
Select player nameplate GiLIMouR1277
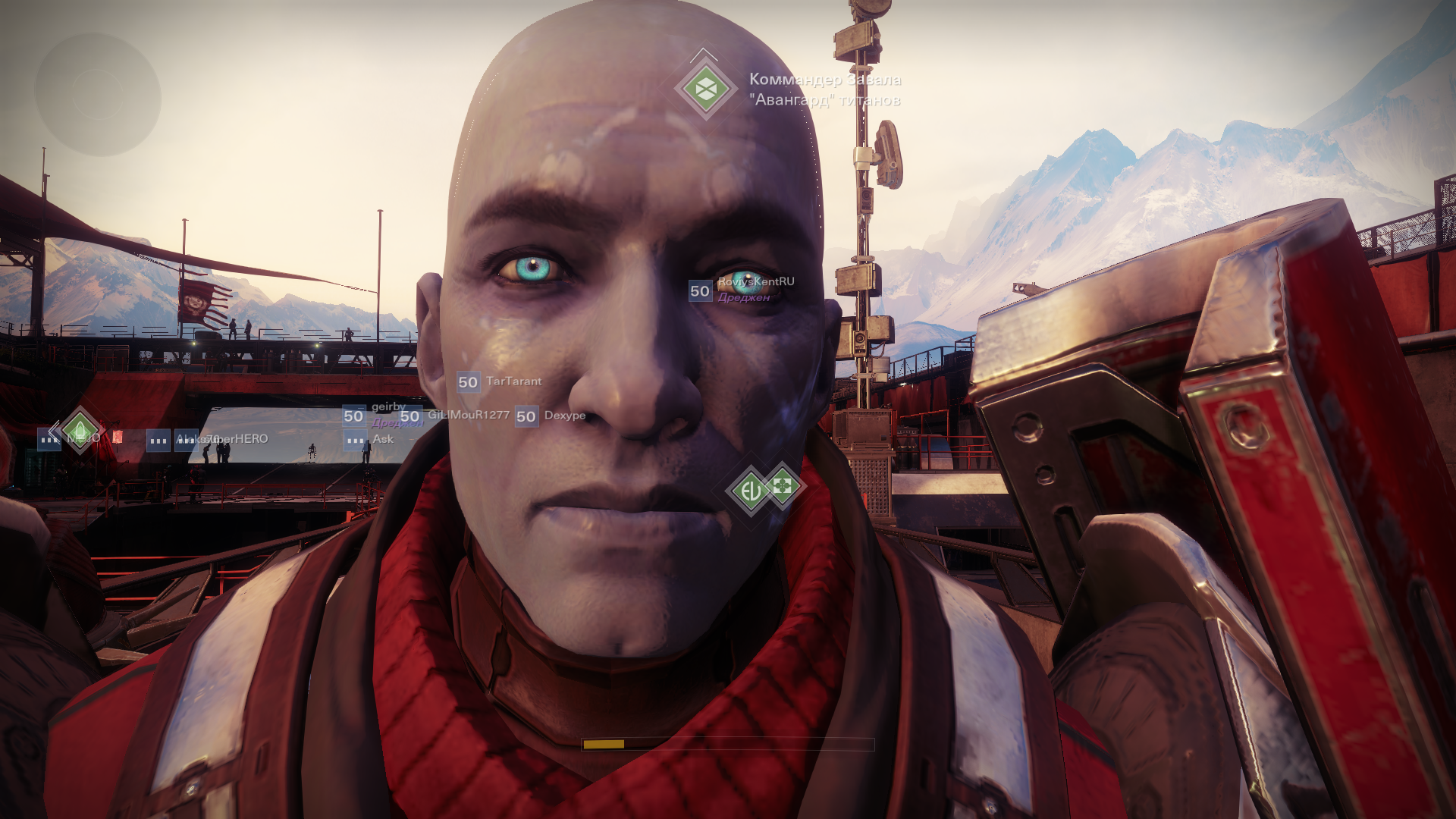click(x=468, y=415)
